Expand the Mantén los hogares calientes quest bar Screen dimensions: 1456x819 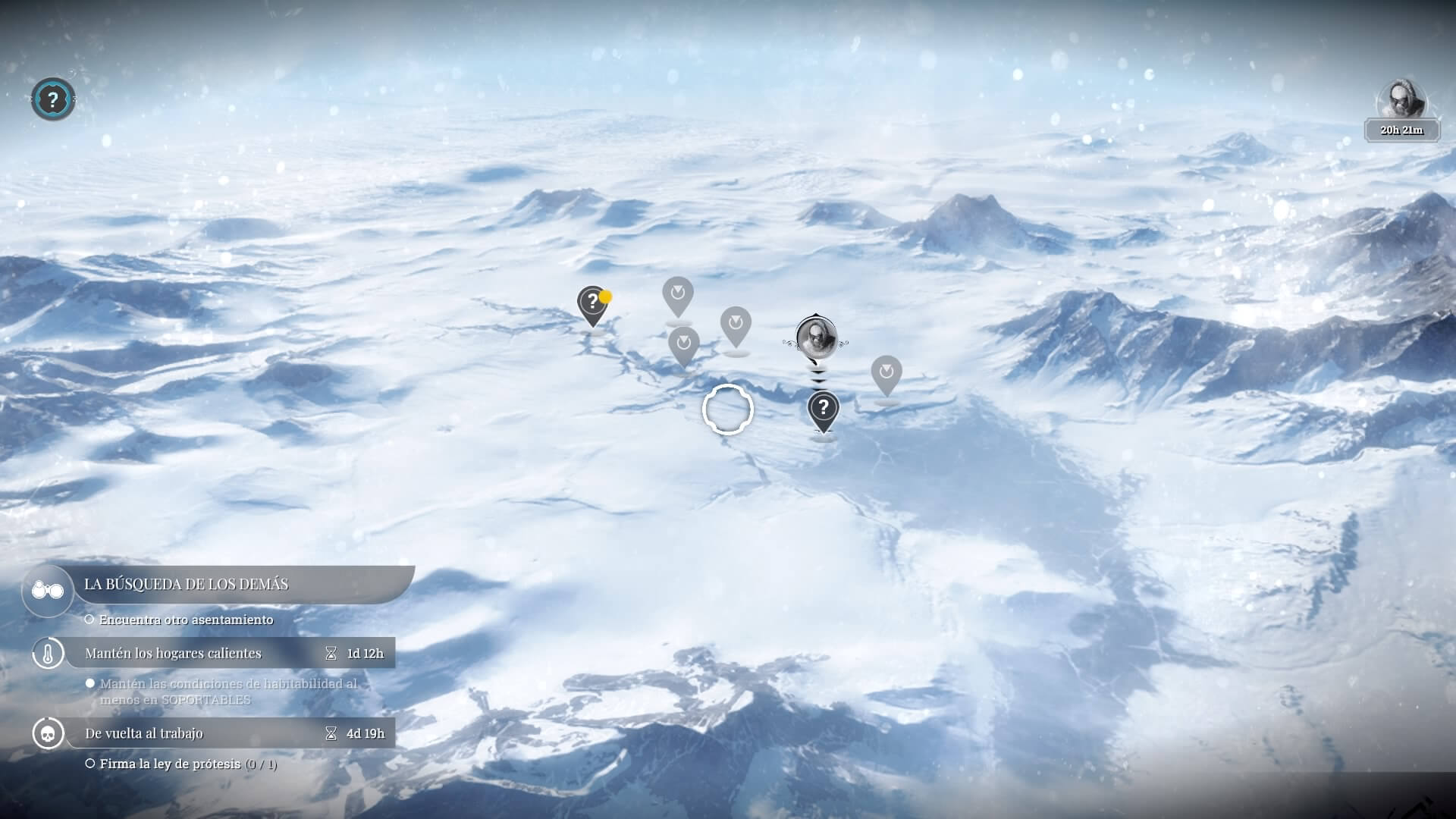(x=174, y=652)
